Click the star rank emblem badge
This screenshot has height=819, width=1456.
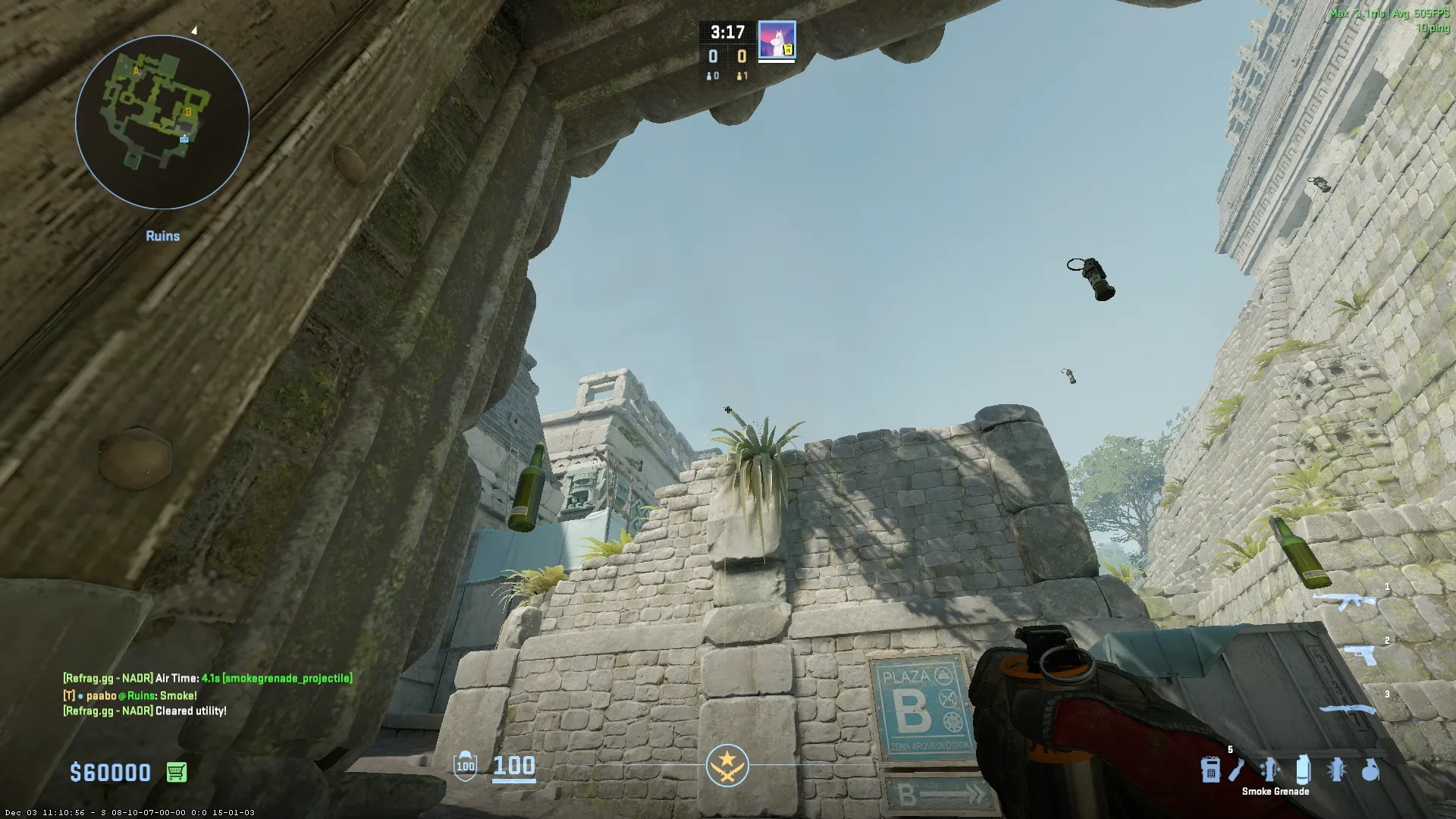[727, 765]
